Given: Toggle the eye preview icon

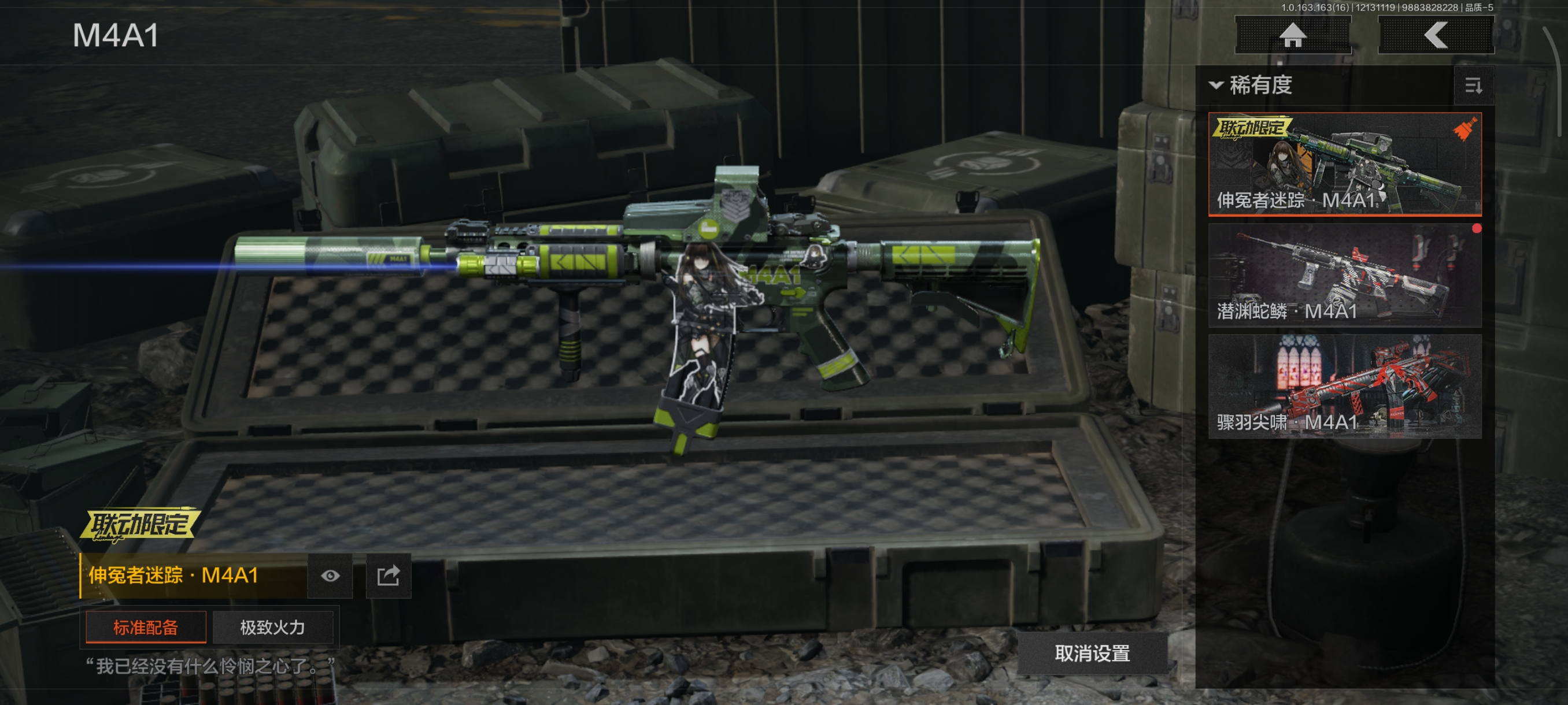Looking at the screenshot, I should pyautogui.click(x=330, y=576).
